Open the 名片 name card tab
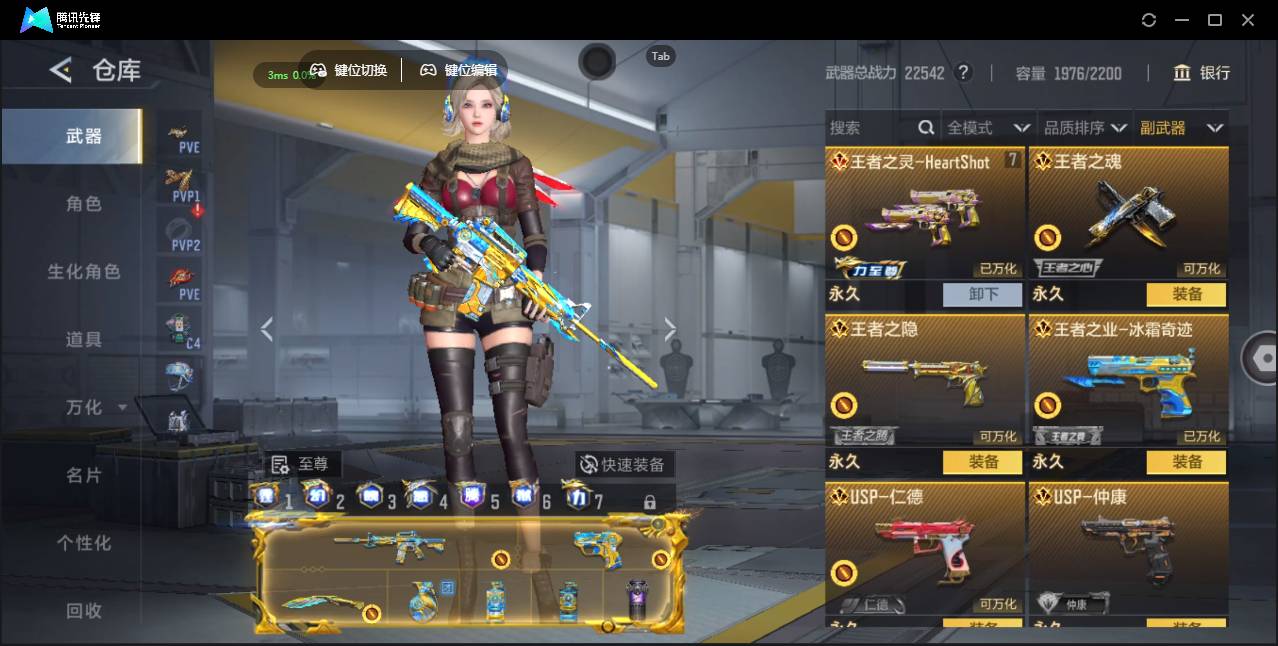This screenshot has height=646, width=1278. coord(84,475)
